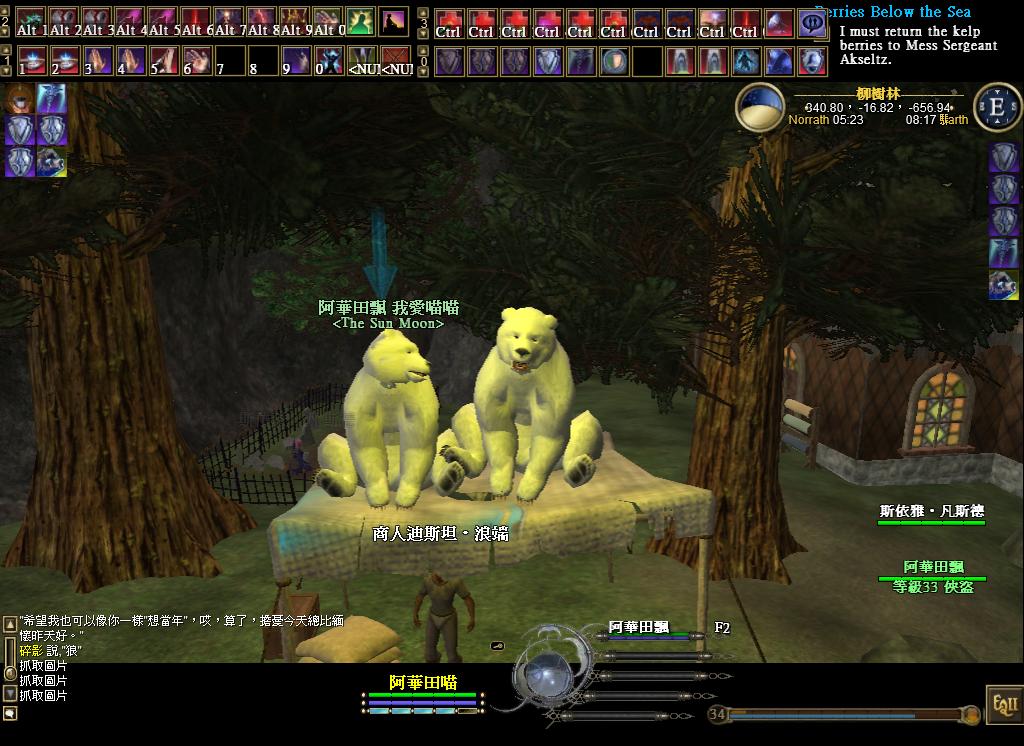Click the speech bubble icon on the top hotbar

point(812,22)
